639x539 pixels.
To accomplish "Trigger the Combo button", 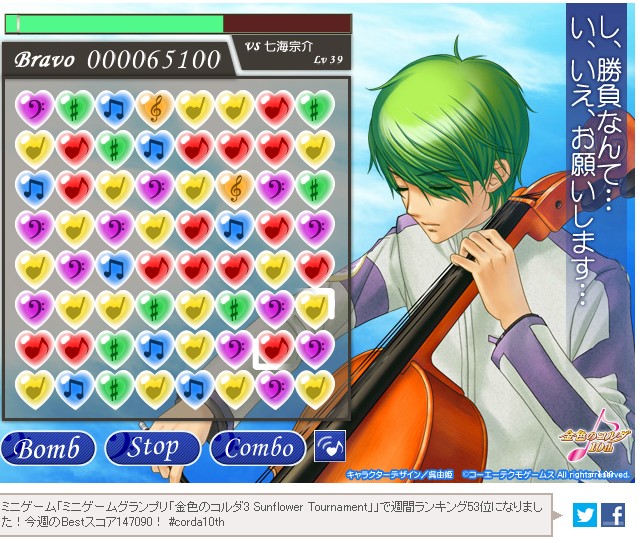I will (258, 447).
